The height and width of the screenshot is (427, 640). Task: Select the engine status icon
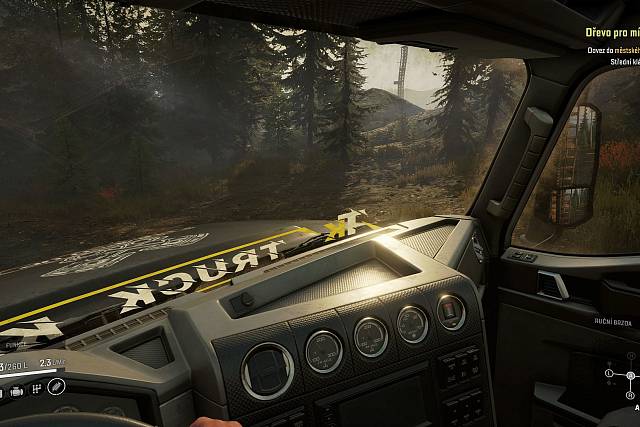click(x=17, y=391)
